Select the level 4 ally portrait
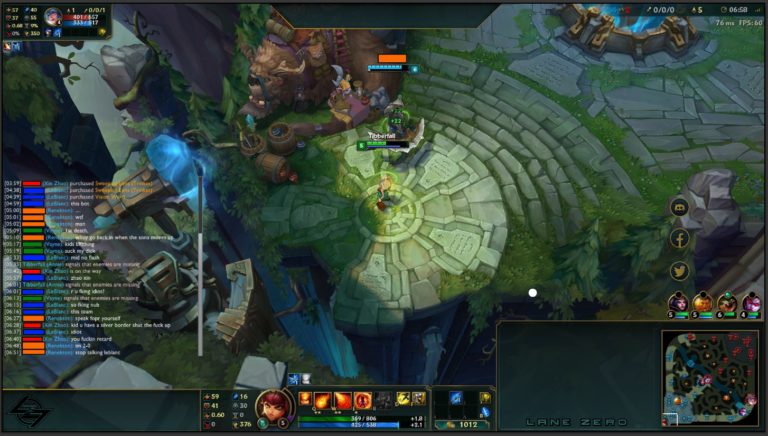768x436 pixels. (751, 302)
